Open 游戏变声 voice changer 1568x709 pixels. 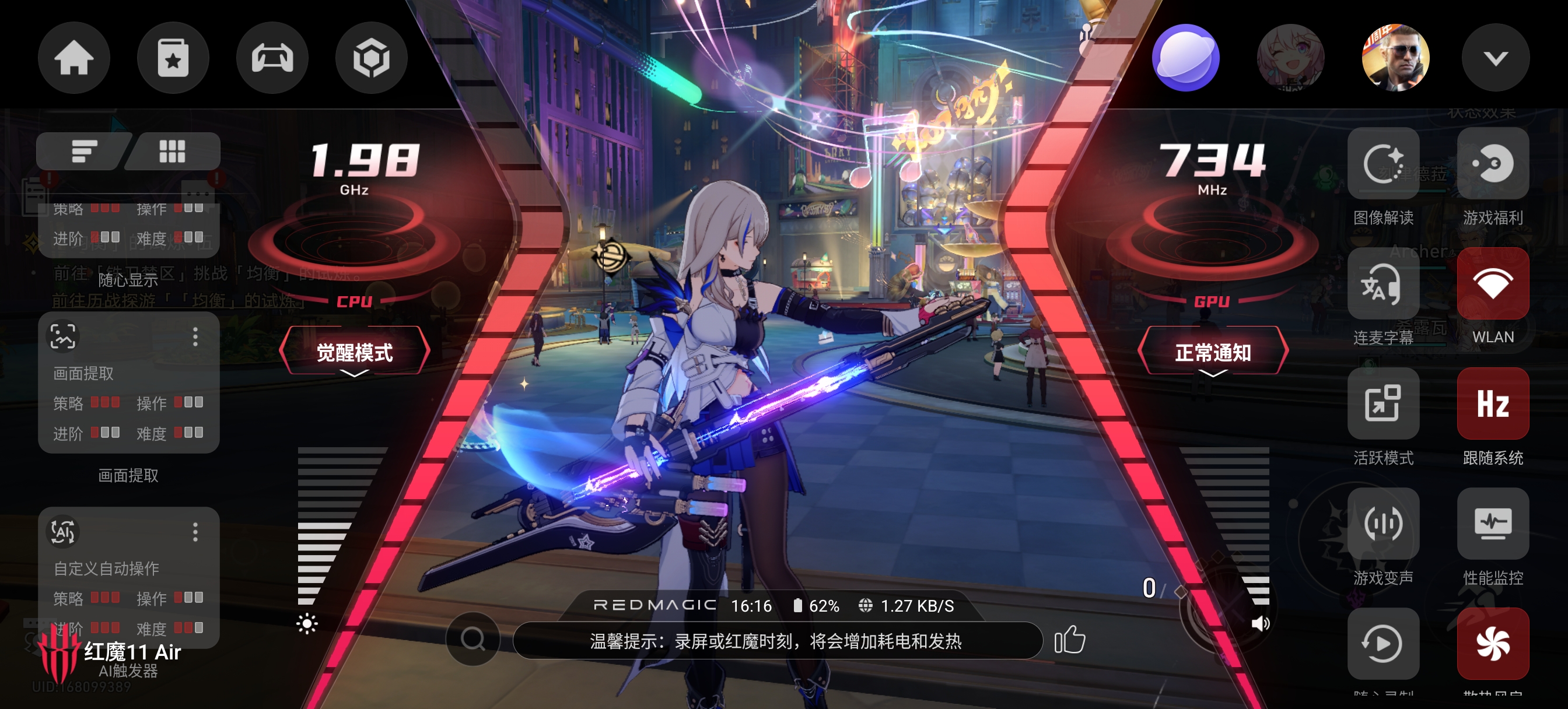(1383, 524)
